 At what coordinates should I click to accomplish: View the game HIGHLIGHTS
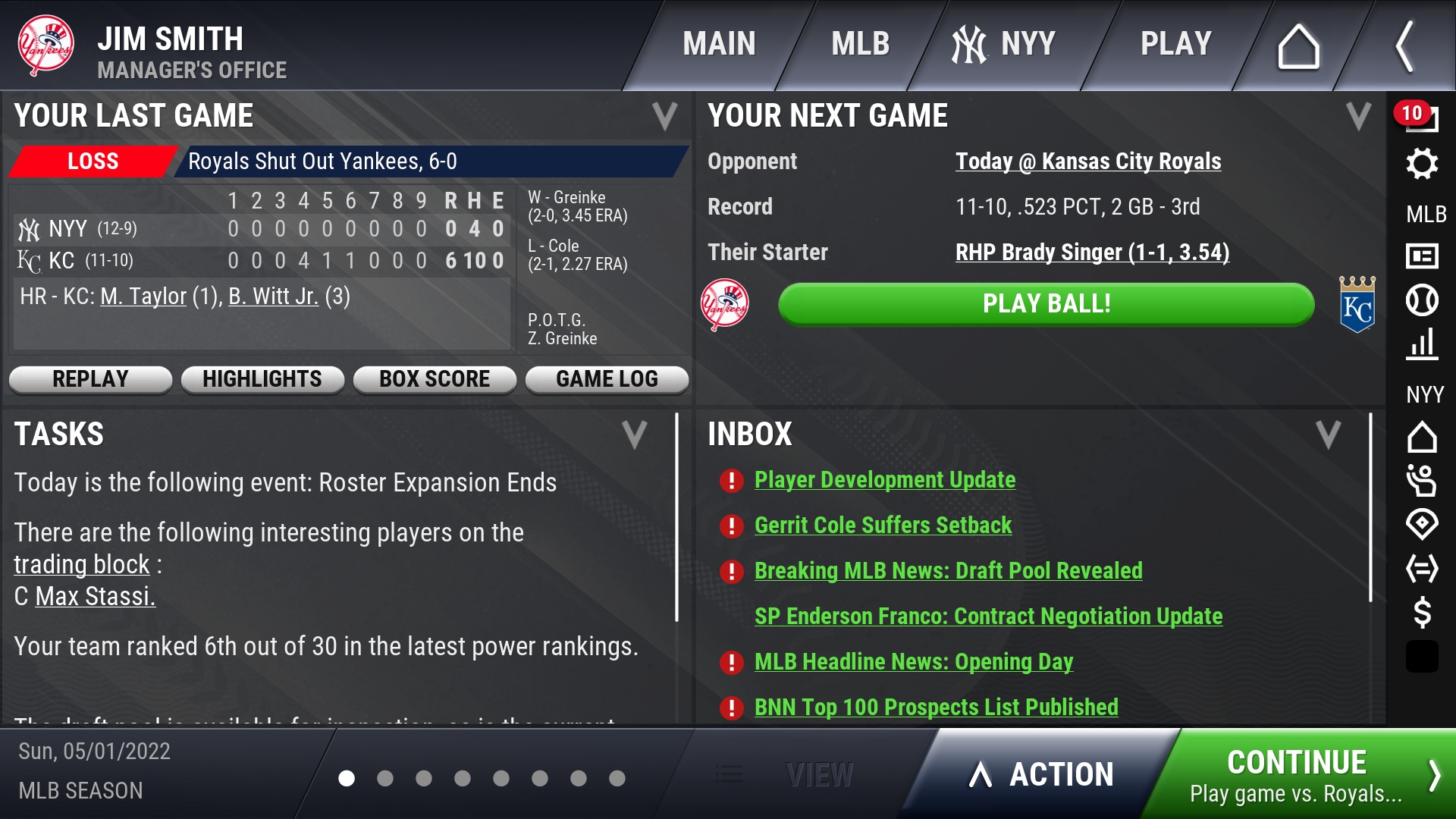(262, 379)
